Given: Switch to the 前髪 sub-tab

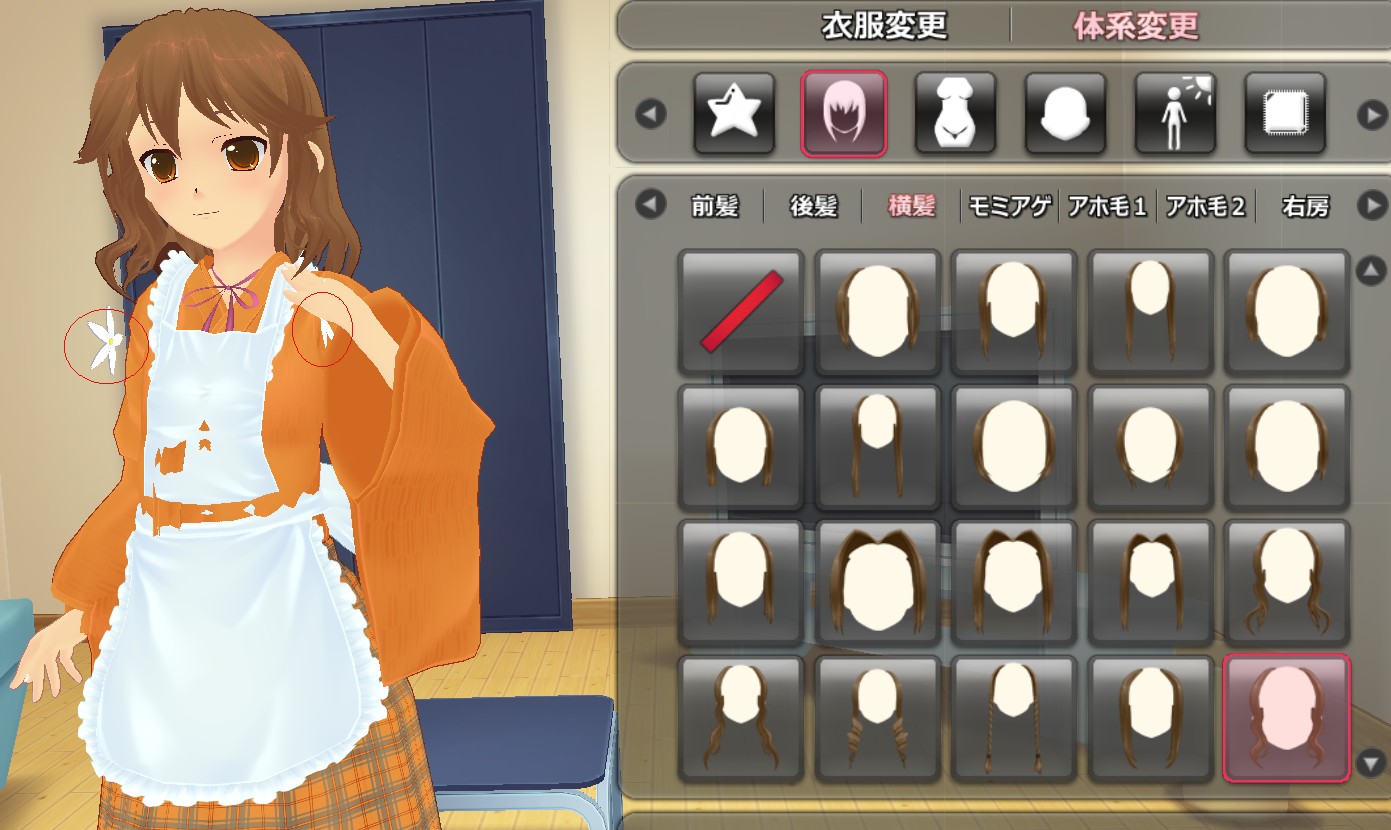Looking at the screenshot, I should point(714,207).
